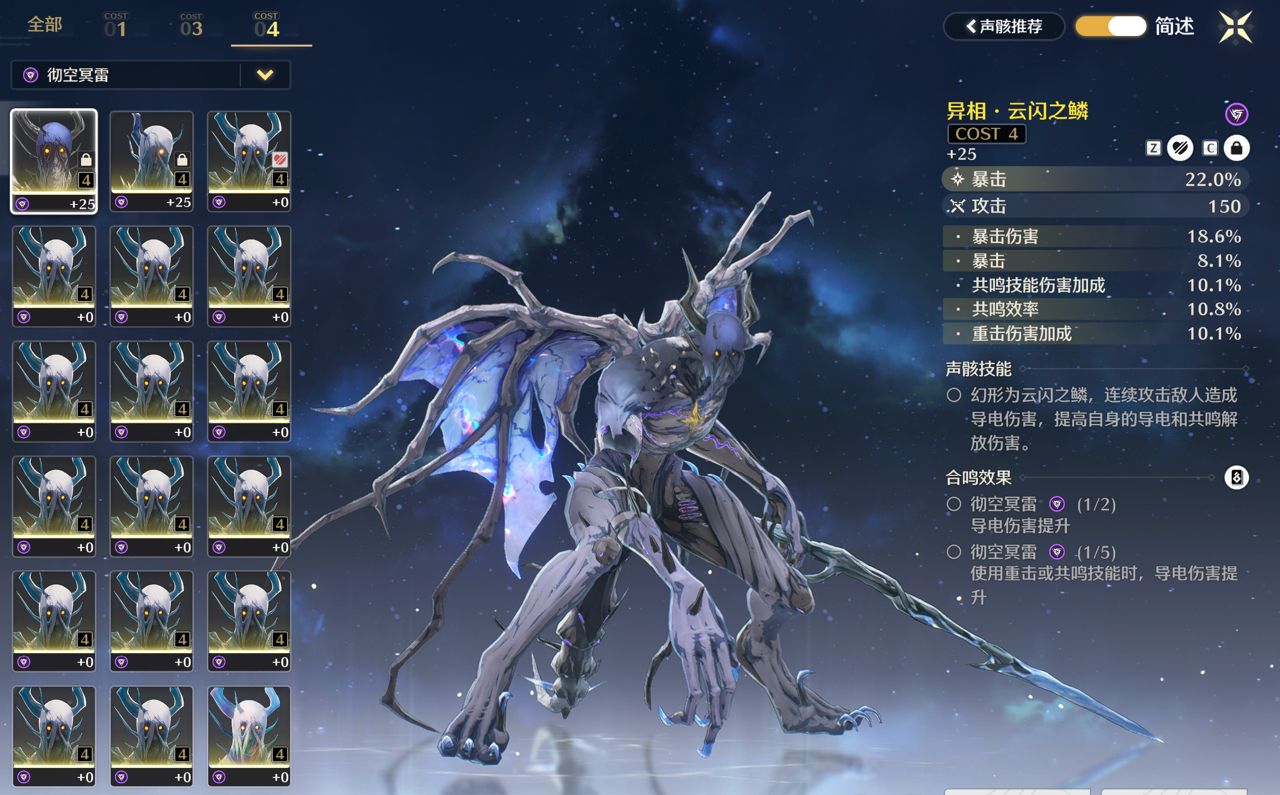Show COST 03 echoes tab
The width and height of the screenshot is (1280, 795).
click(x=191, y=26)
